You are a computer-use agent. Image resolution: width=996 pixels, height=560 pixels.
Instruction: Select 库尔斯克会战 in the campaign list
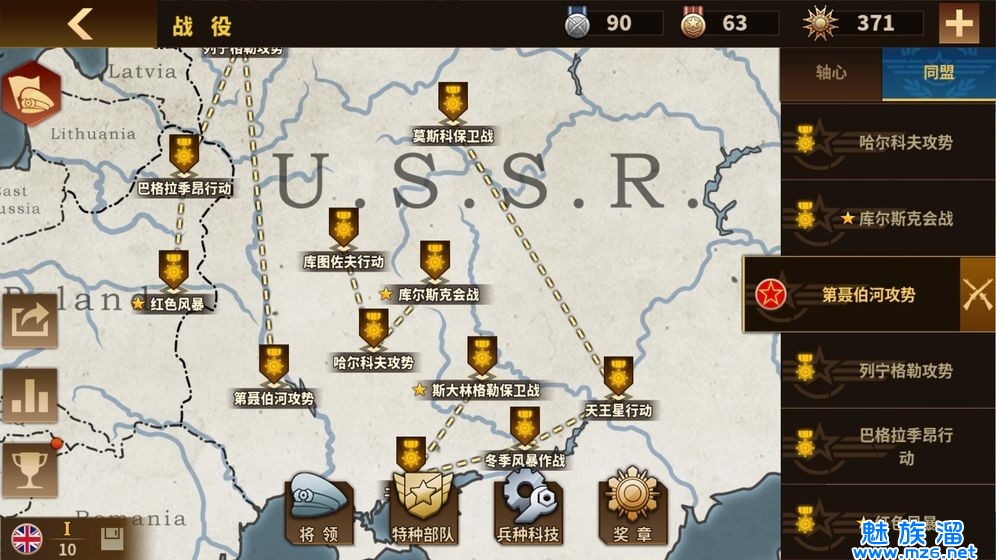pos(887,218)
